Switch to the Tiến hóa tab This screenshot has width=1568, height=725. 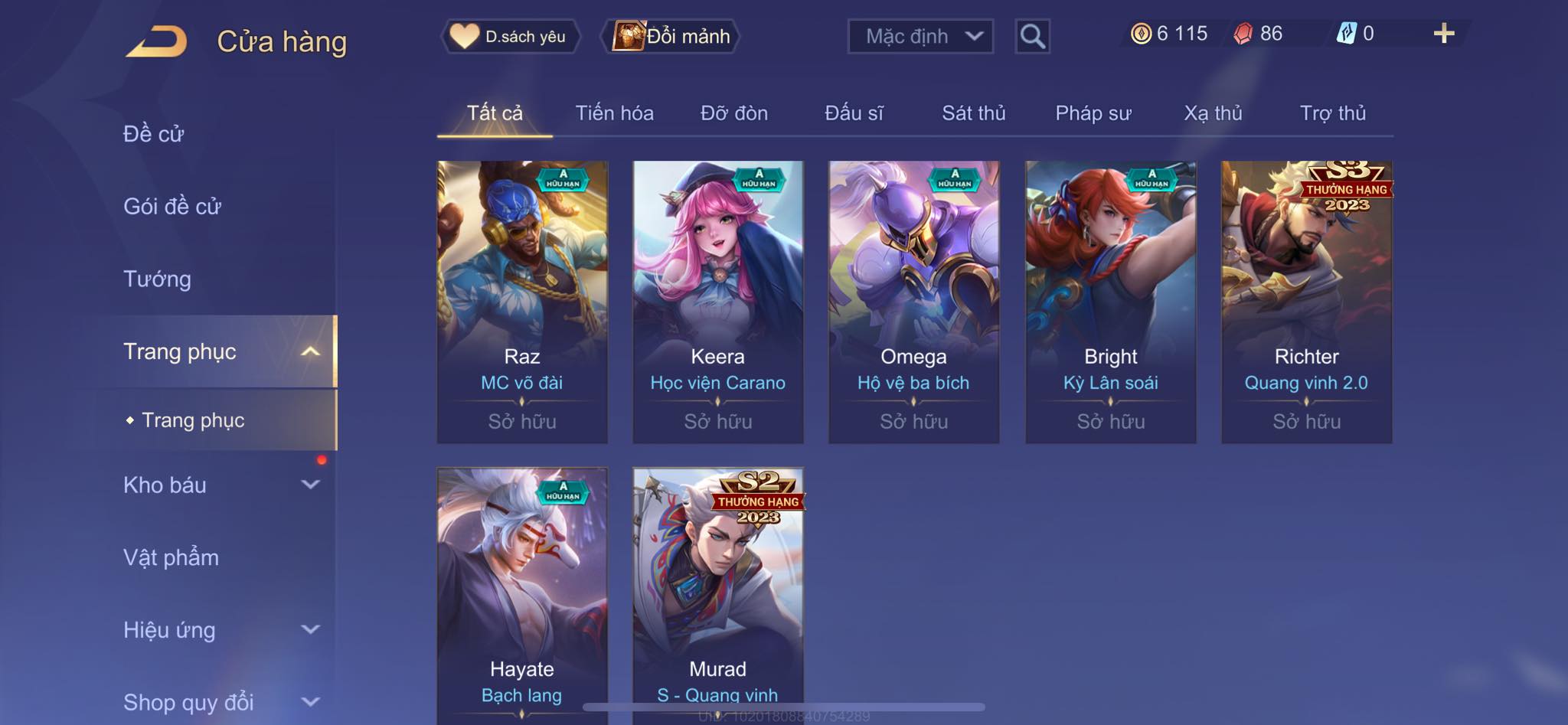tap(614, 113)
